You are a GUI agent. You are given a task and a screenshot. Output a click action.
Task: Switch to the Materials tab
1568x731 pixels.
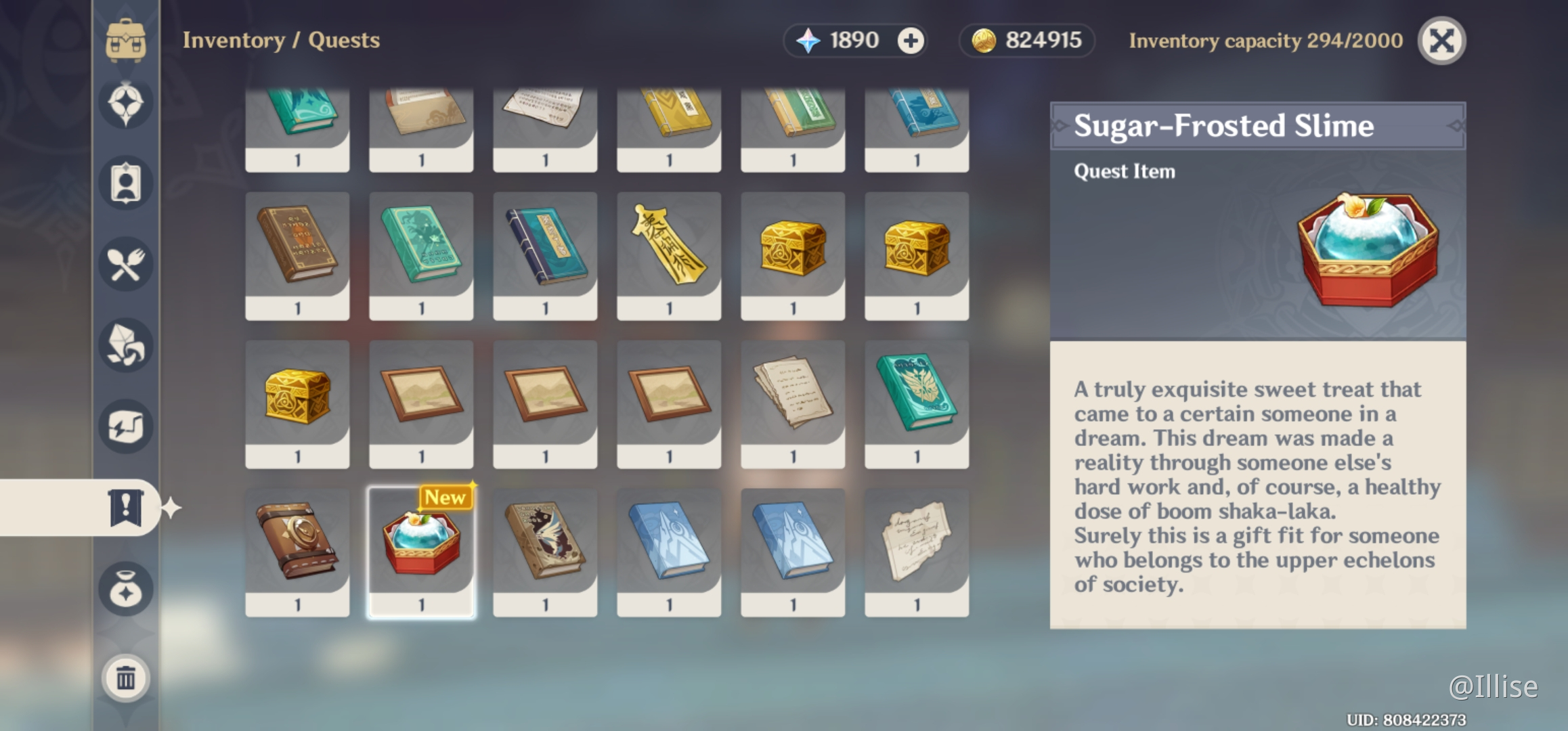click(x=126, y=345)
